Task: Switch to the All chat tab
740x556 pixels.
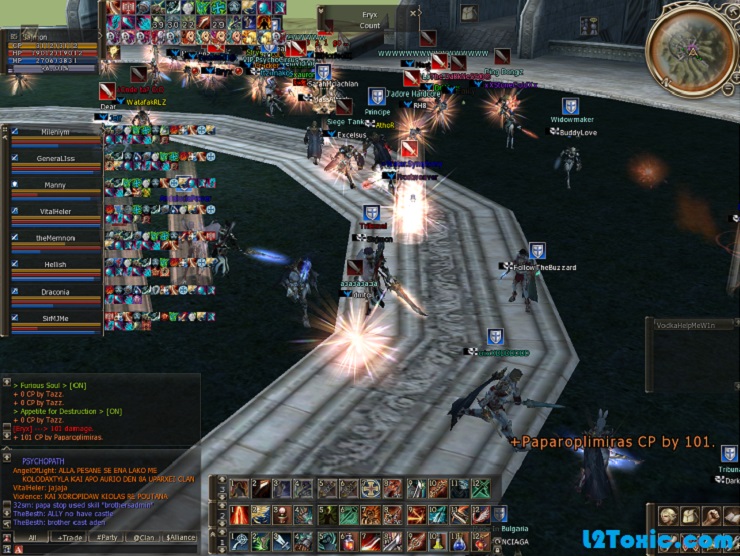Action: pos(31,537)
